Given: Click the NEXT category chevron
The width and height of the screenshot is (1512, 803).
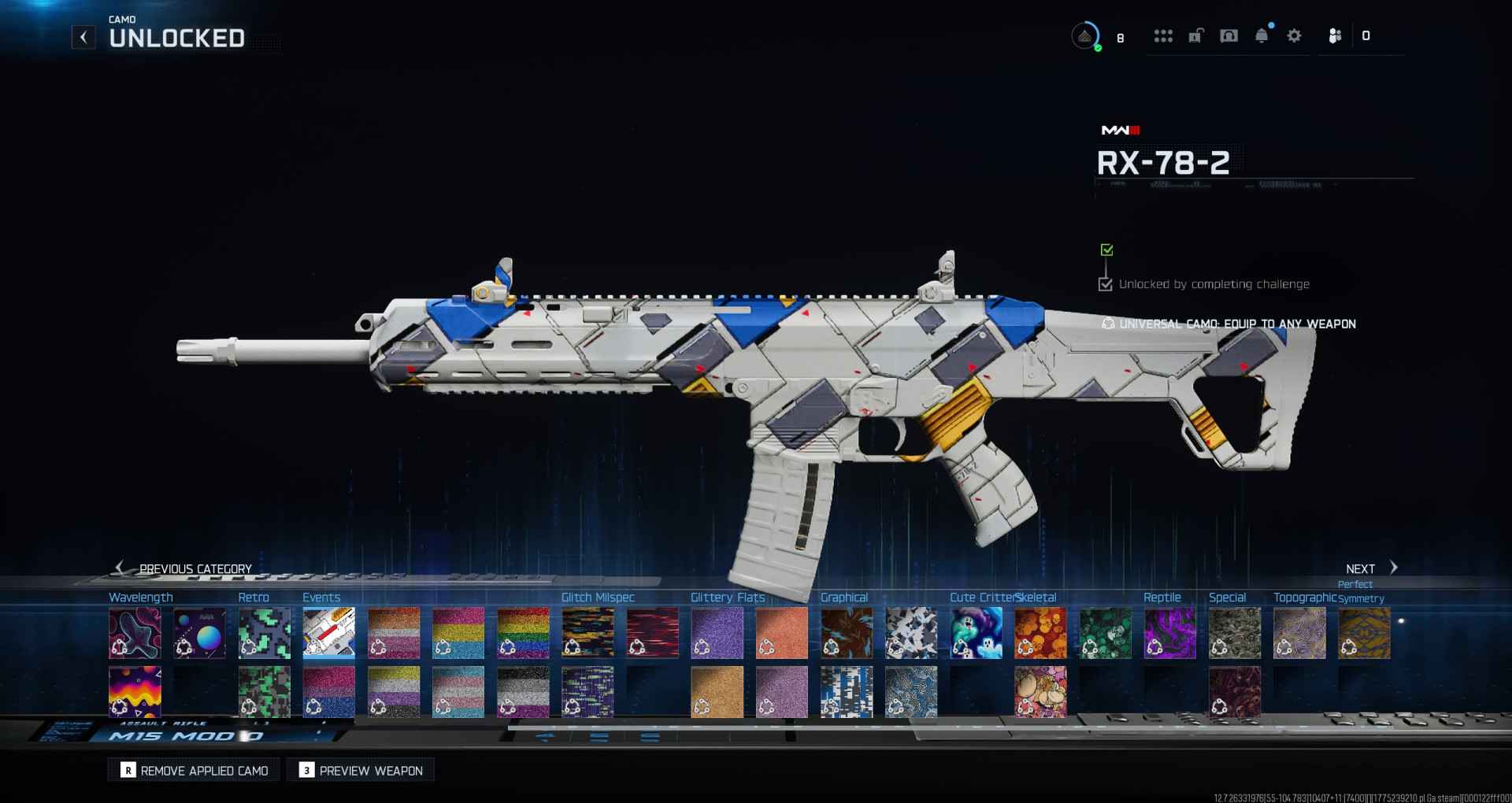Looking at the screenshot, I should coord(1393,568).
